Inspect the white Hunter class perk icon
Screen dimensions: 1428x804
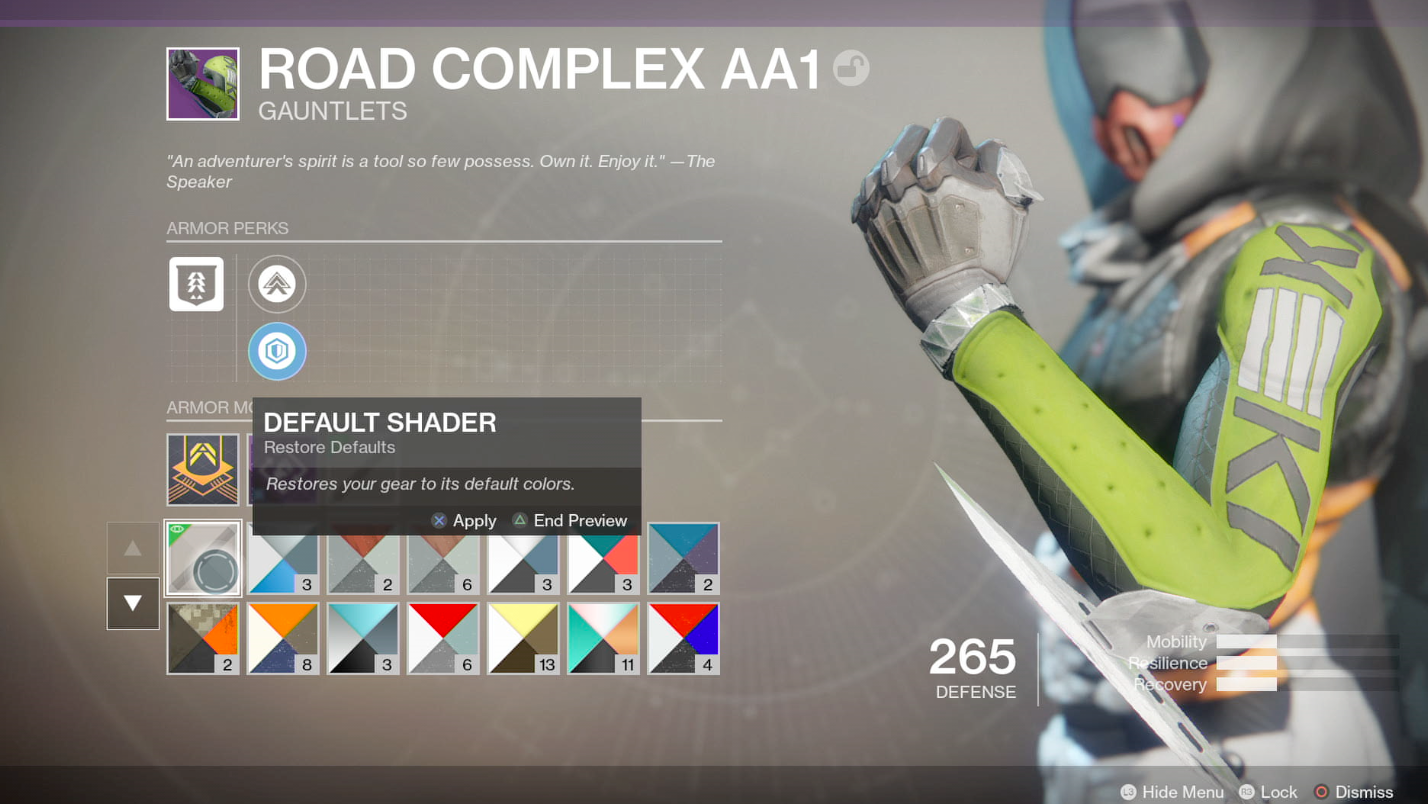[196, 283]
